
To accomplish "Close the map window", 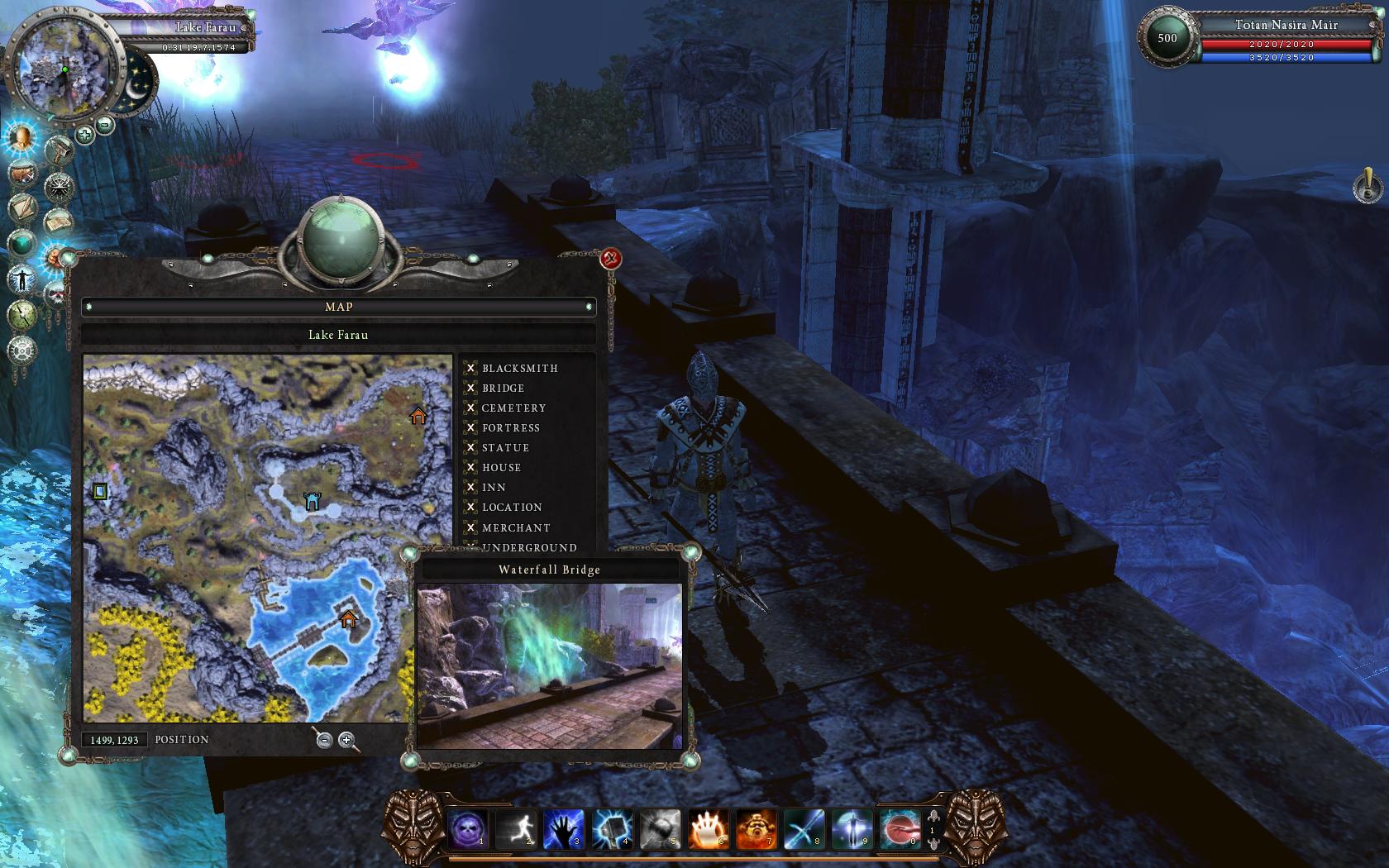I will (x=611, y=259).
